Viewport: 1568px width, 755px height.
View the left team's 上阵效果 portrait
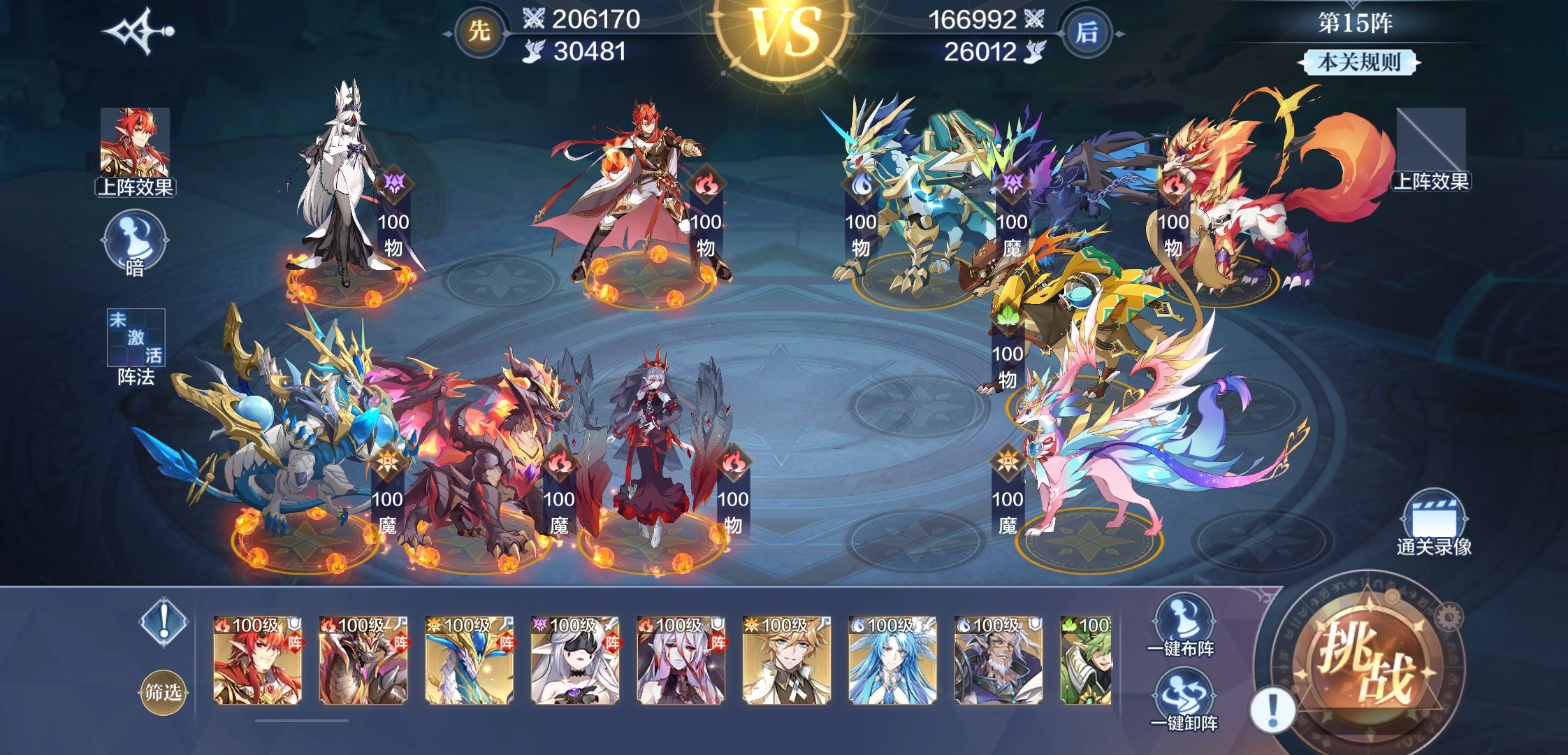(x=135, y=150)
